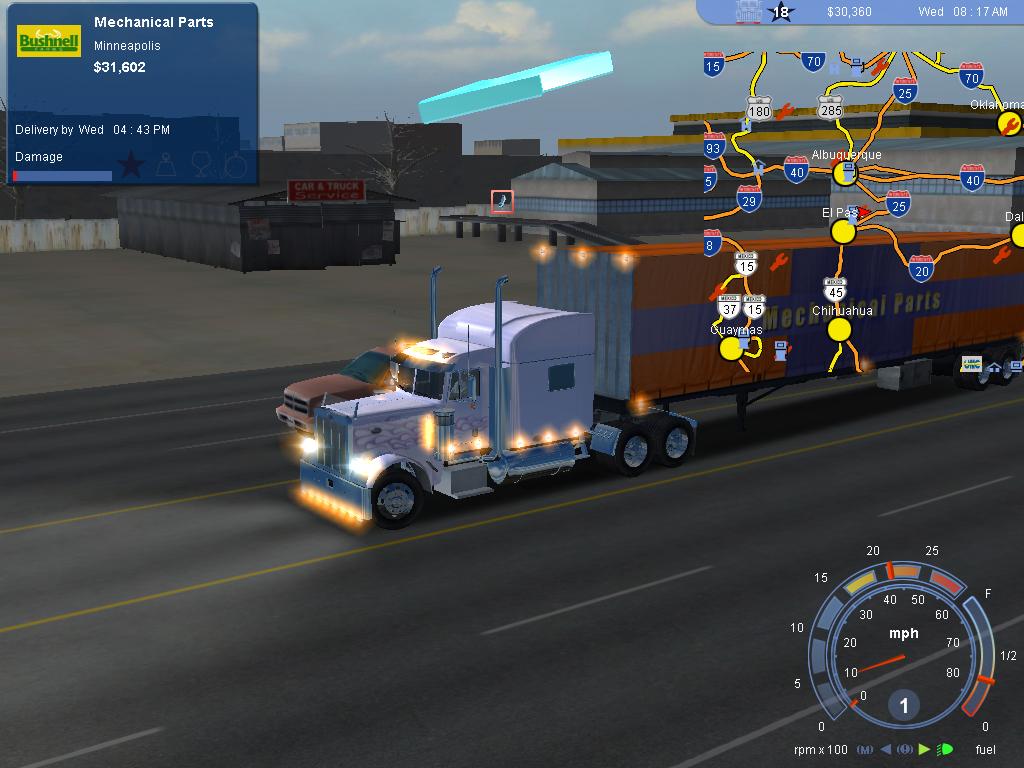
Task: Select the Albuquerque city marker on the map
Action: tap(845, 173)
